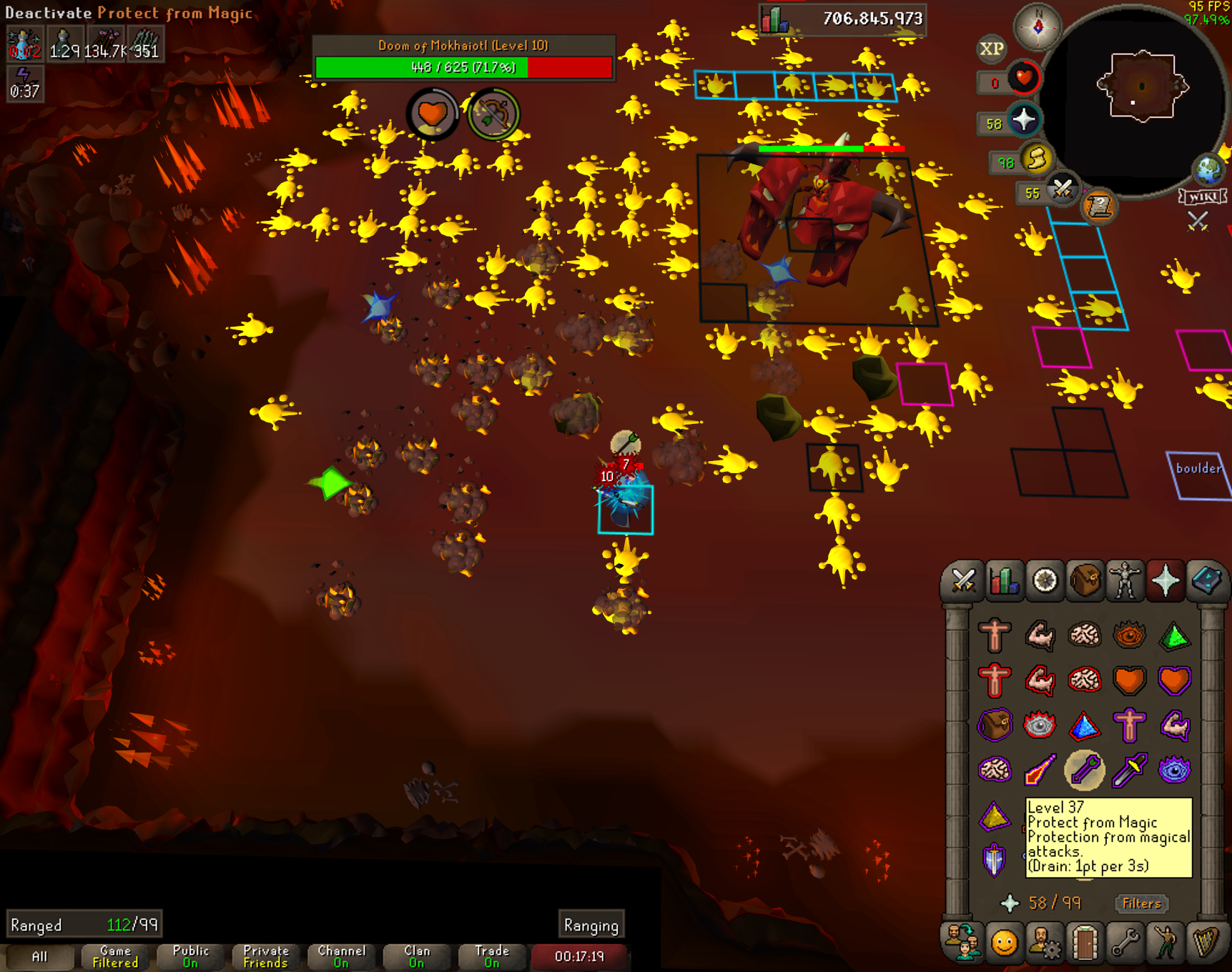
Task: Open the Combat Options tab
Action: coord(962,580)
